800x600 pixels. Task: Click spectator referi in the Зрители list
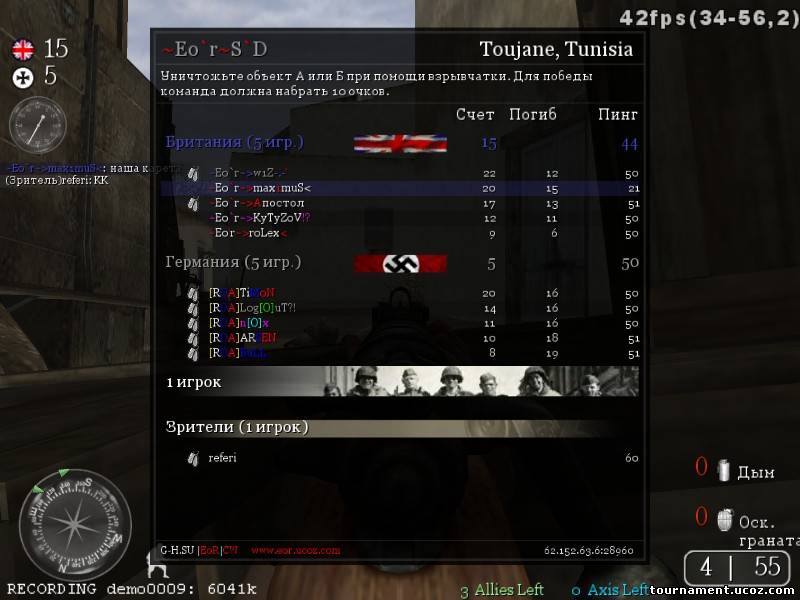point(222,458)
